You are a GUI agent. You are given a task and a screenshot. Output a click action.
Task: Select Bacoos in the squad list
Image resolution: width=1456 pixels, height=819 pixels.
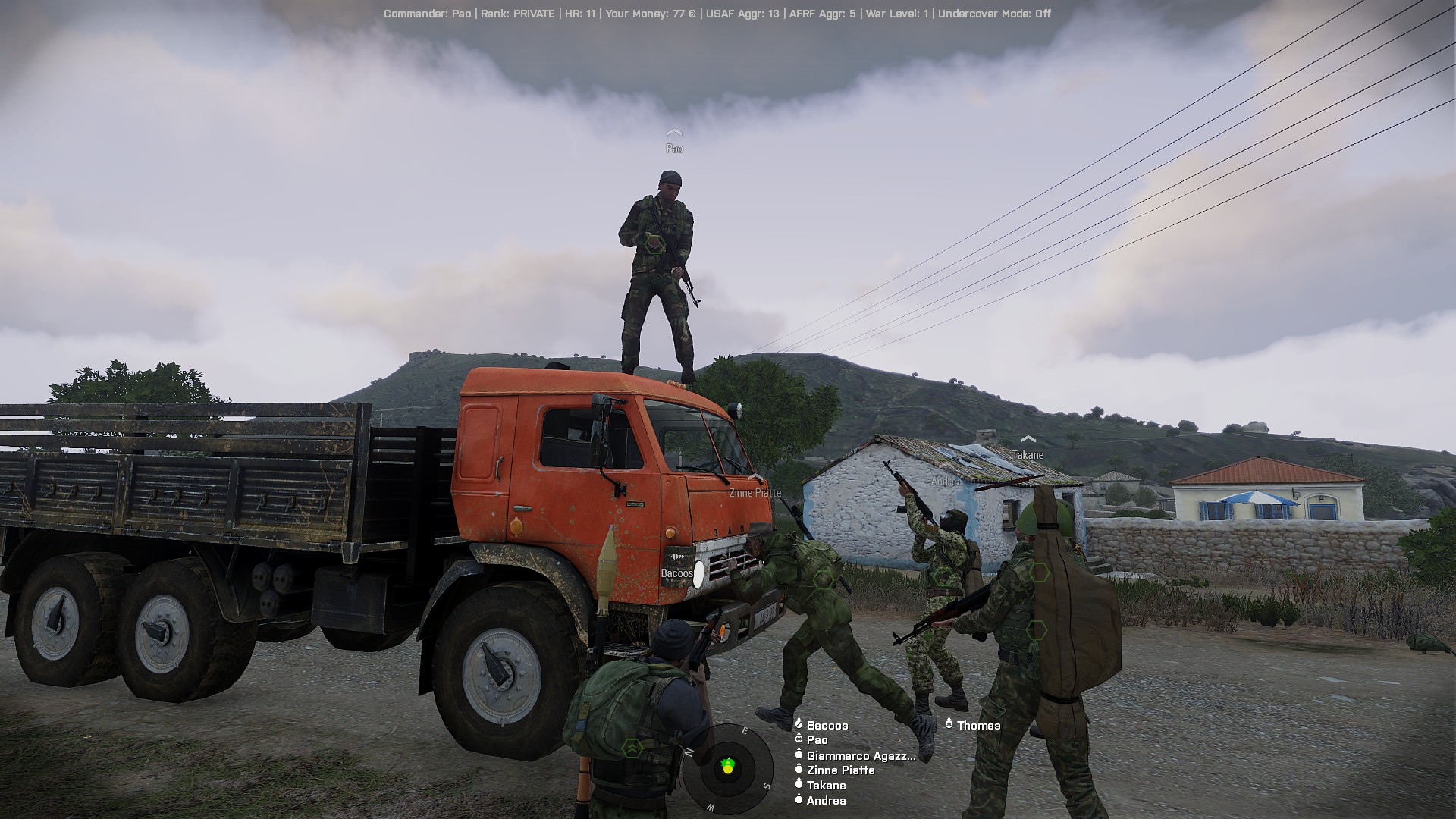pos(827,726)
